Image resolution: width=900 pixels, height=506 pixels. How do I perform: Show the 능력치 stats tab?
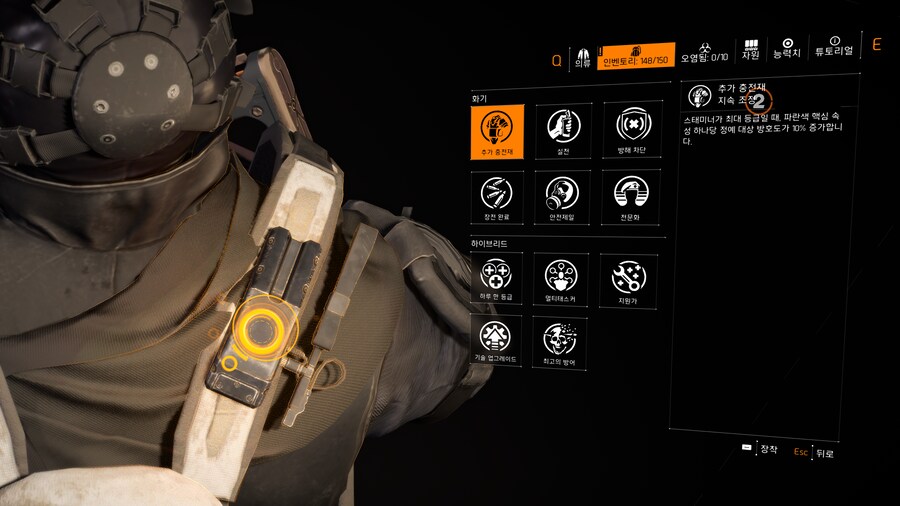click(x=788, y=50)
